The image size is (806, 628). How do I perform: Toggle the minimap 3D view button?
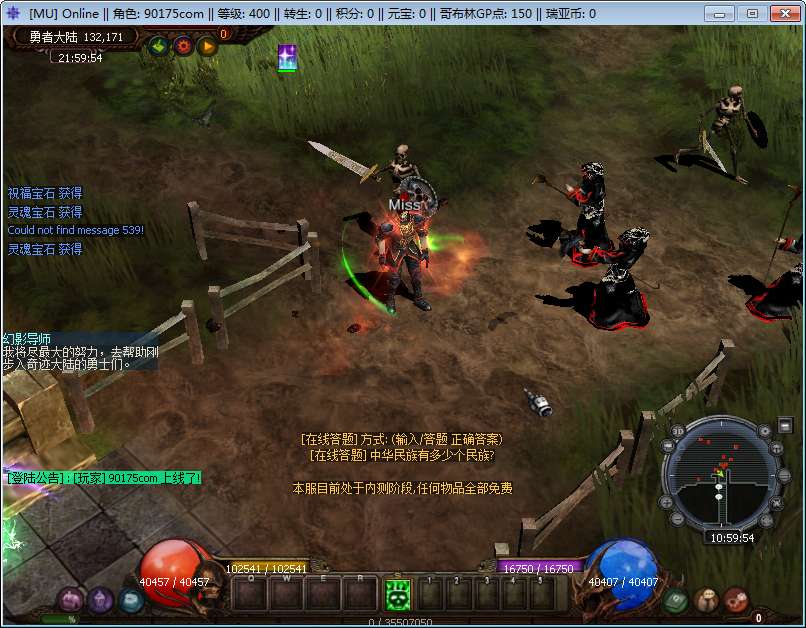pos(678,431)
